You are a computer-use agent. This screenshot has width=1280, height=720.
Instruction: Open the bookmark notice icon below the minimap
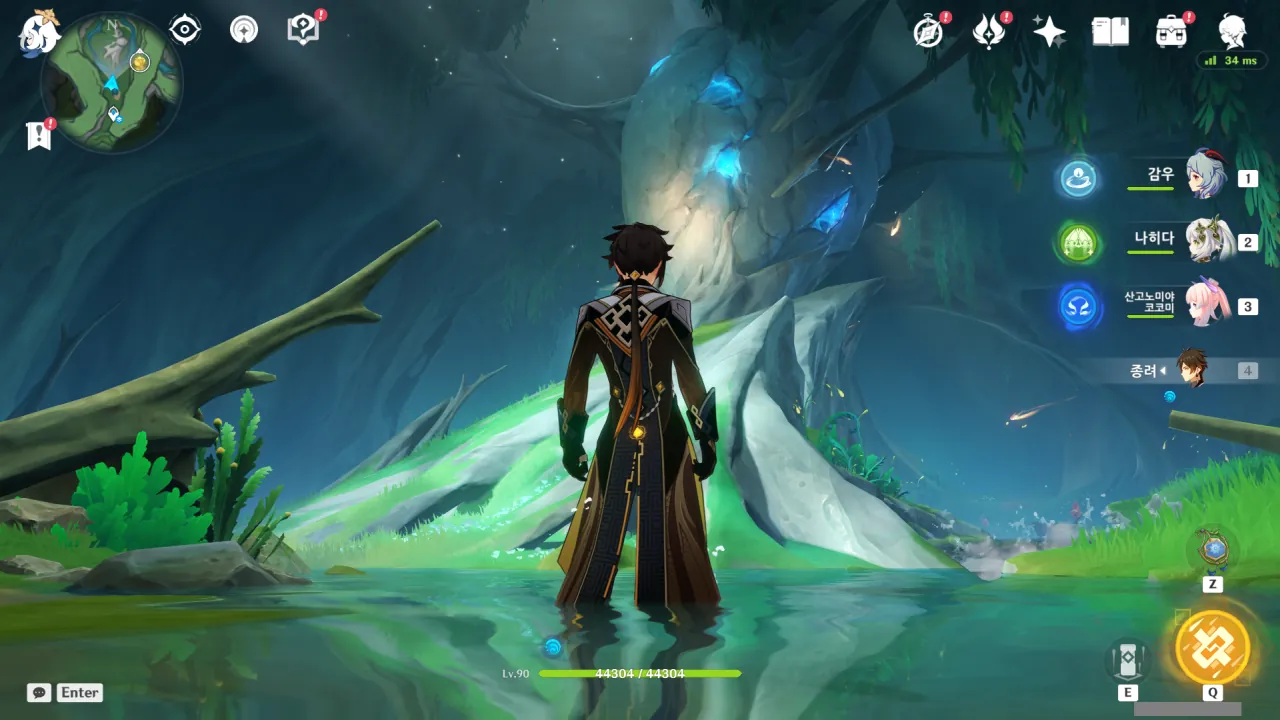pyautogui.click(x=38, y=136)
